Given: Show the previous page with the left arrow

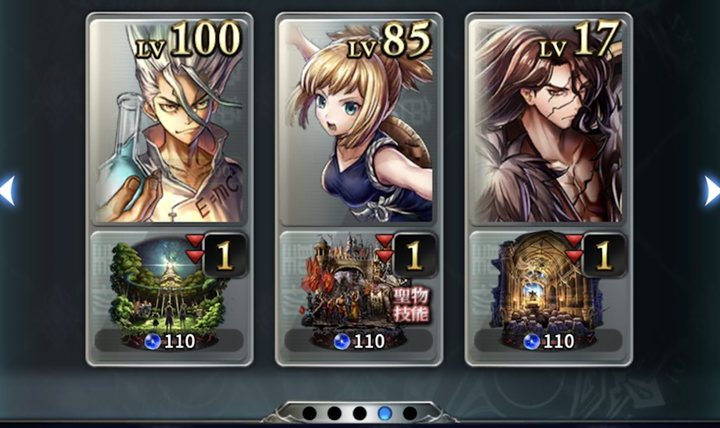Looking at the screenshot, I should pyautogui.click(x=7, y=190).
